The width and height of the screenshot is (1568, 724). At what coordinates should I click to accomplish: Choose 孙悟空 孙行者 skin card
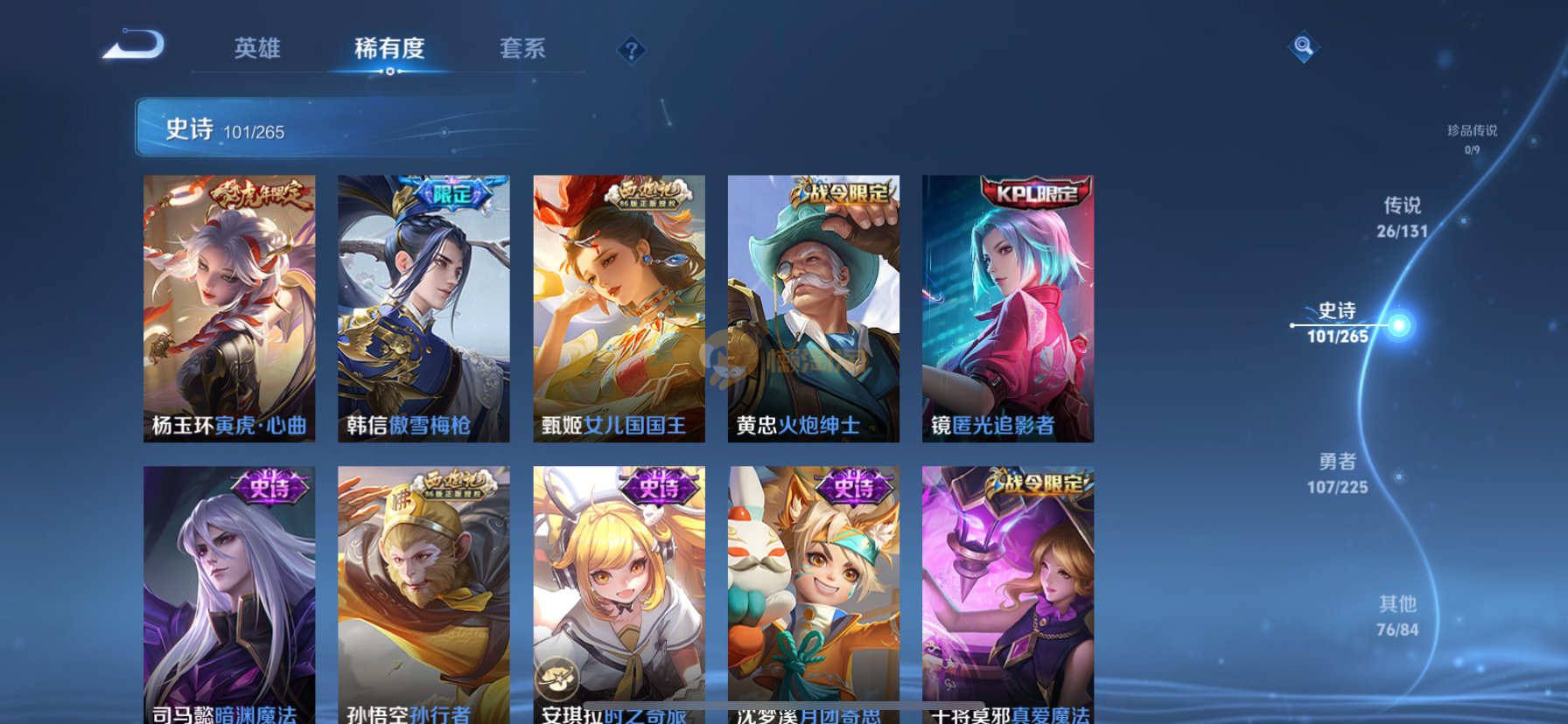(423, 595)
